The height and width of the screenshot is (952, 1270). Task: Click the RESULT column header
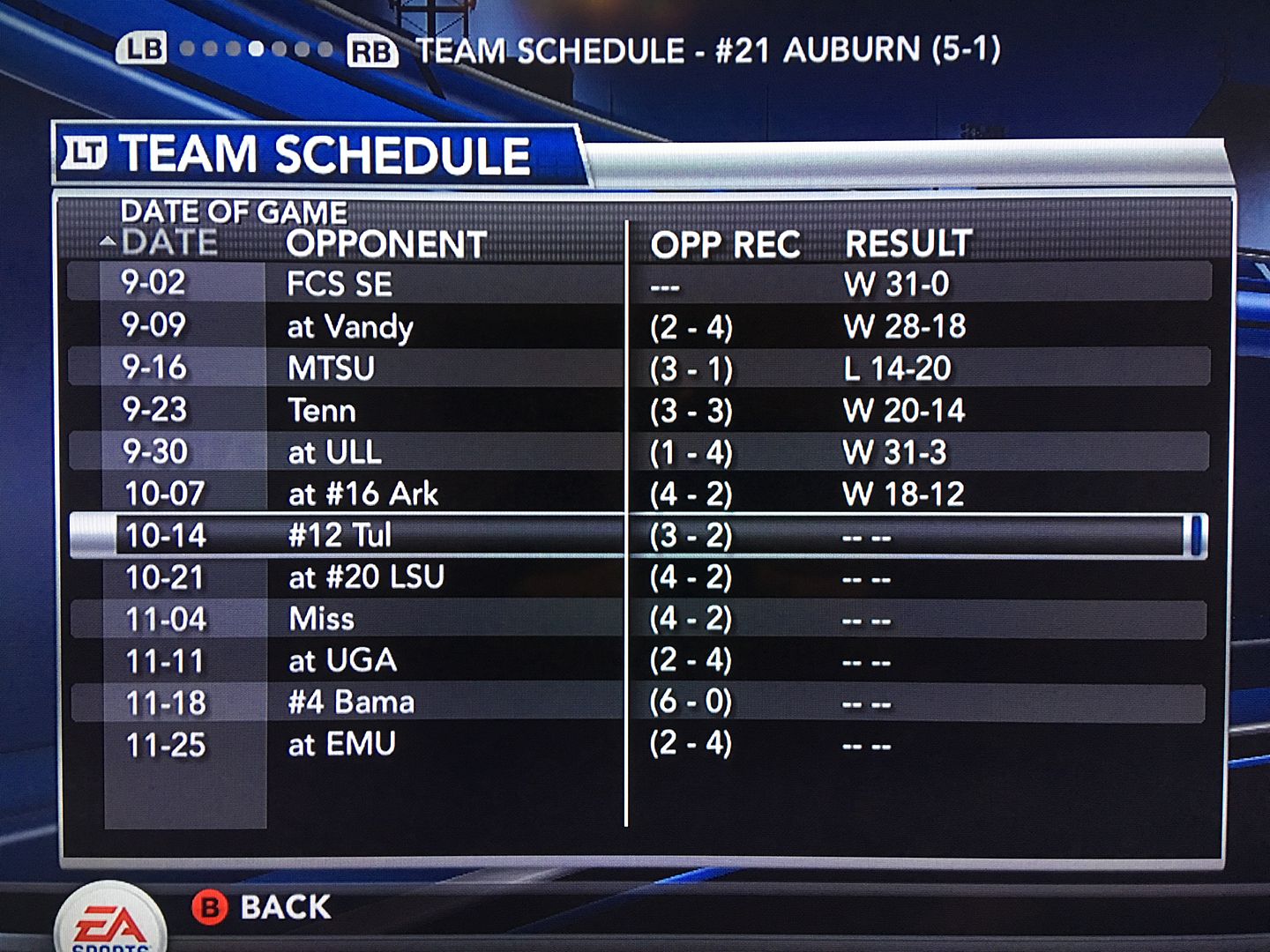coord(908,244)
